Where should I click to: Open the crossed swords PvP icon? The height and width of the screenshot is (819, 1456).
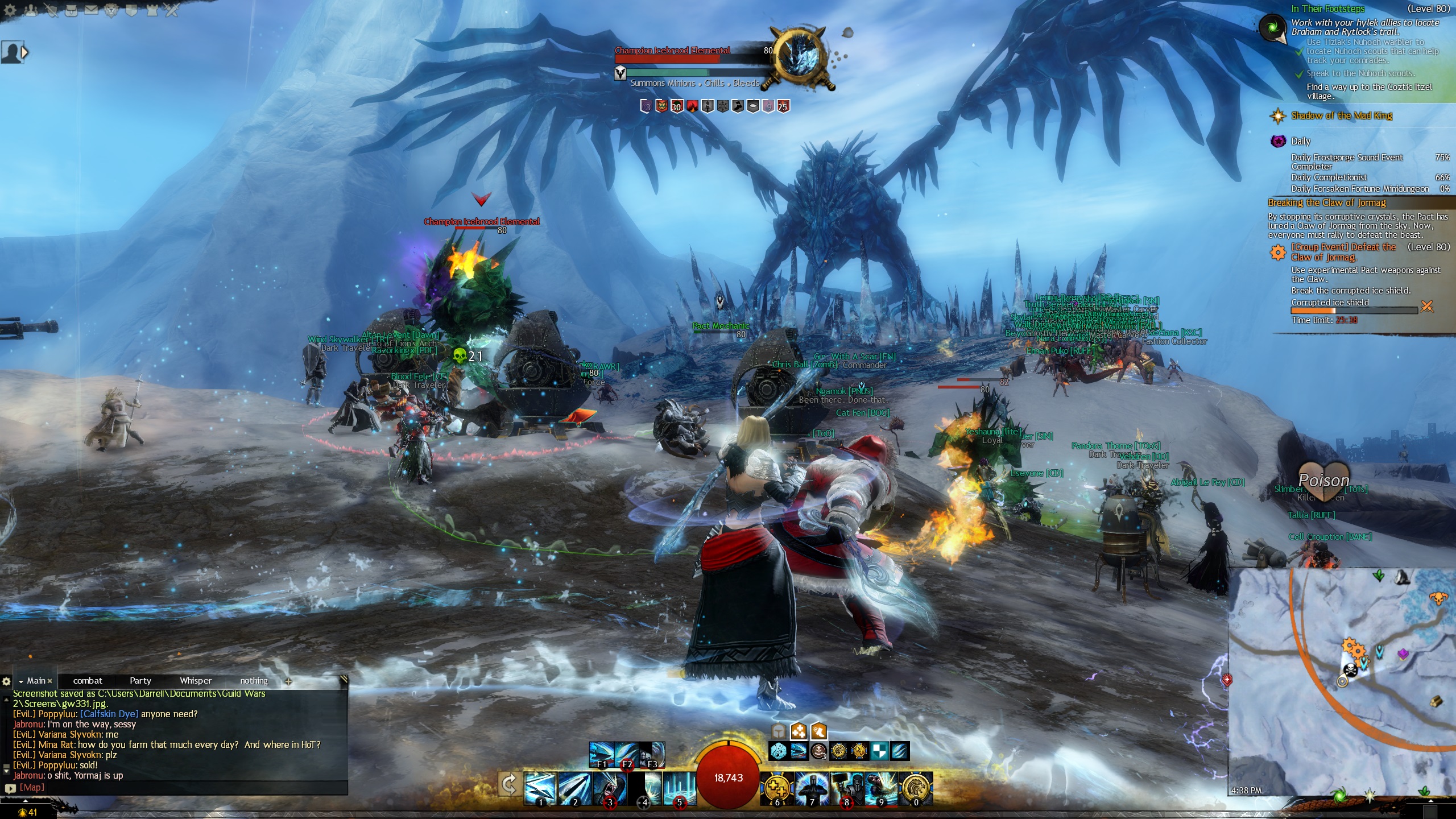coord(171,10)
